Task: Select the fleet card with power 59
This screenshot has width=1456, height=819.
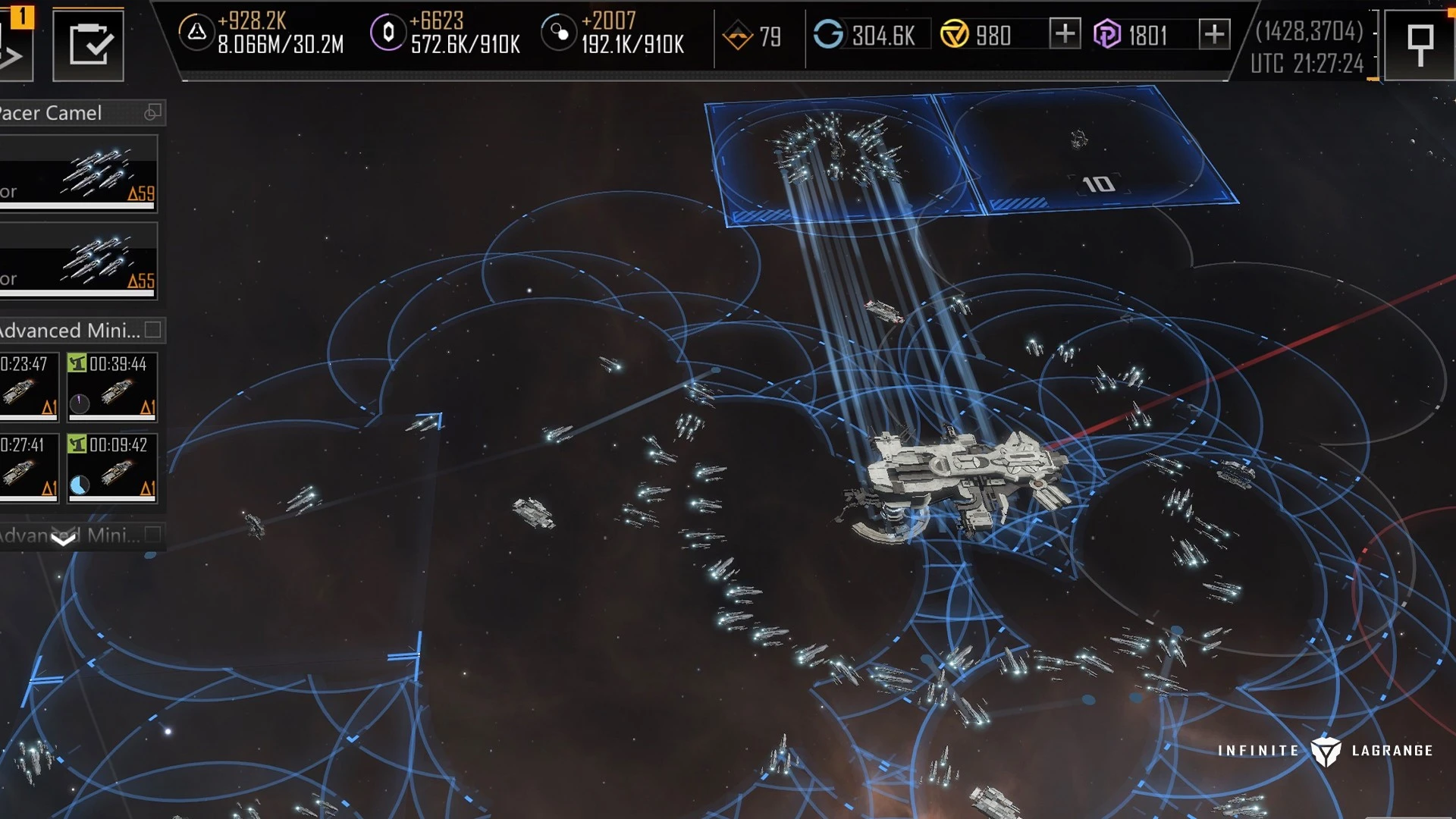Action: (x=79, y=173)
